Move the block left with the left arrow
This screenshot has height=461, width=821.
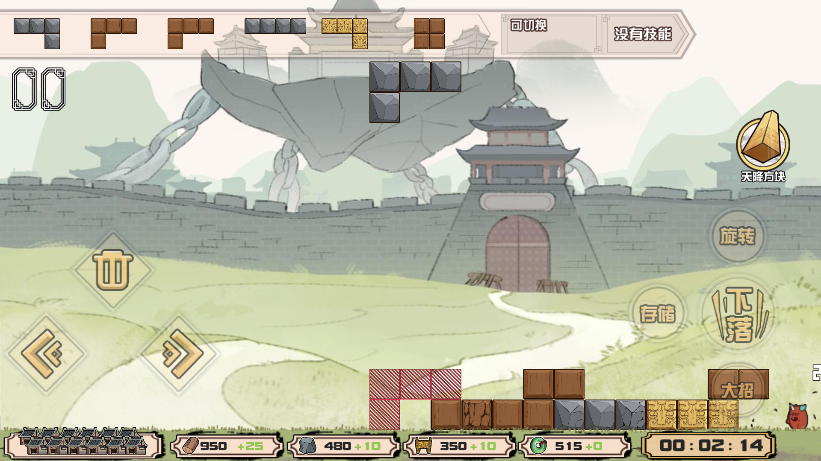(x=47, y=352)
